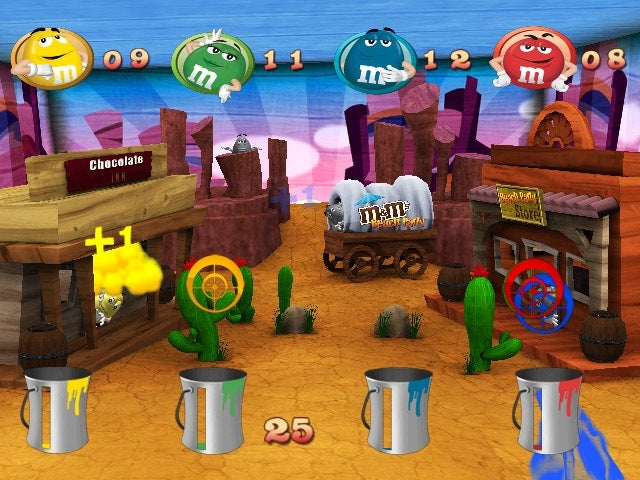
Task: Select the yellow M&M player portrait
Action: click(53, 58)
